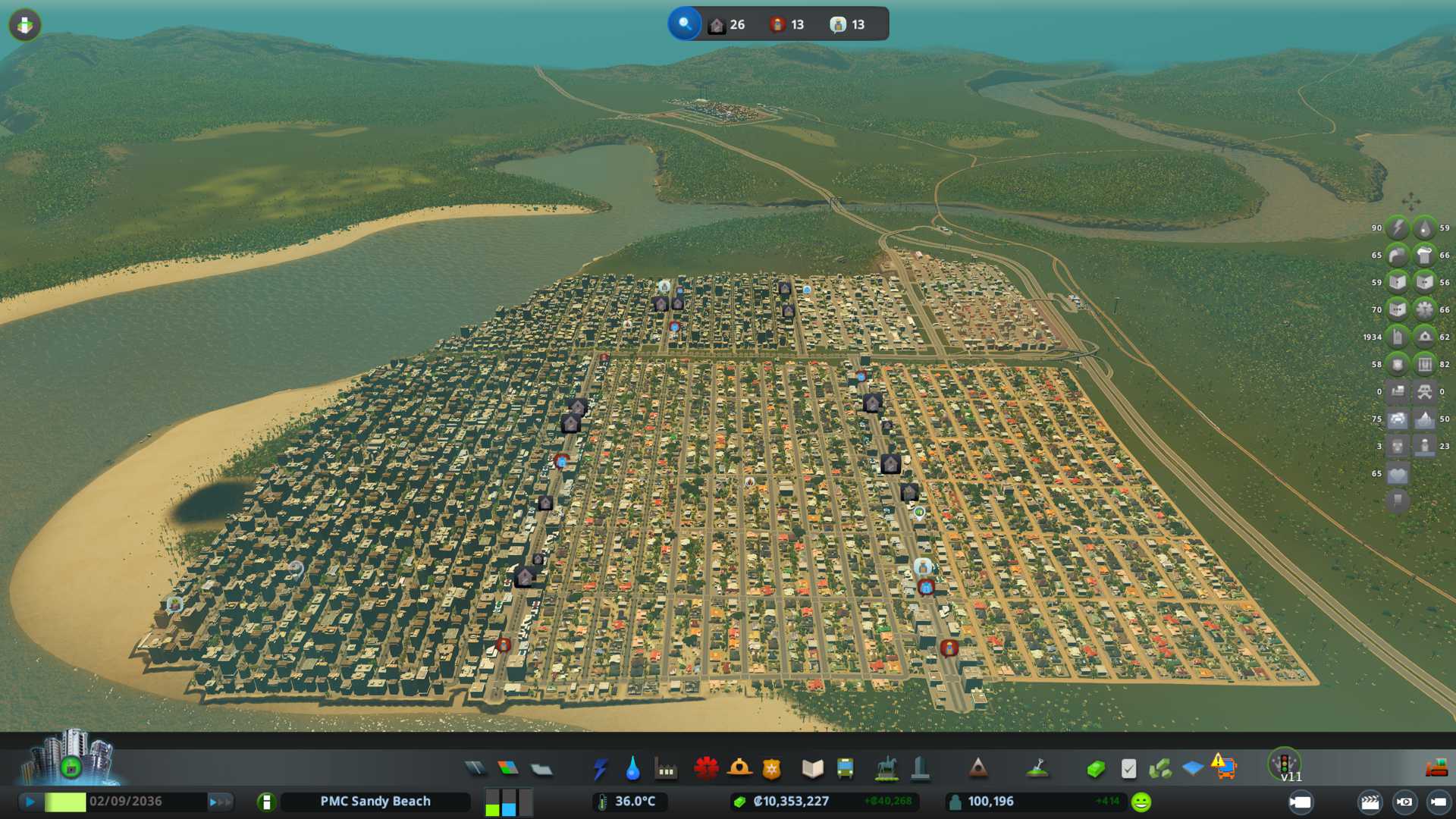The image size is (1456, 819).
Task: Choose the Healthcare red cross menu
Action: coord(706,769)
